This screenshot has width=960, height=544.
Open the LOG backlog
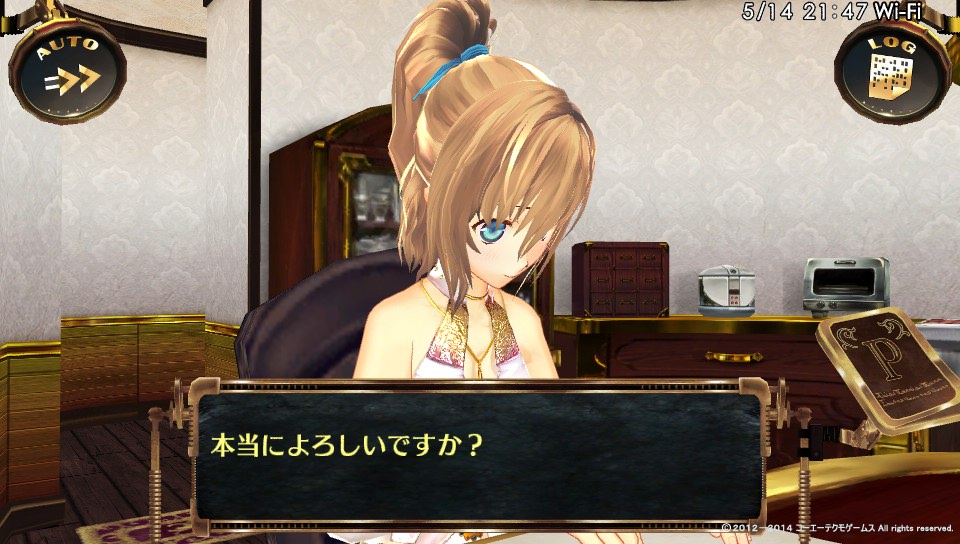(x=892, y=68)
